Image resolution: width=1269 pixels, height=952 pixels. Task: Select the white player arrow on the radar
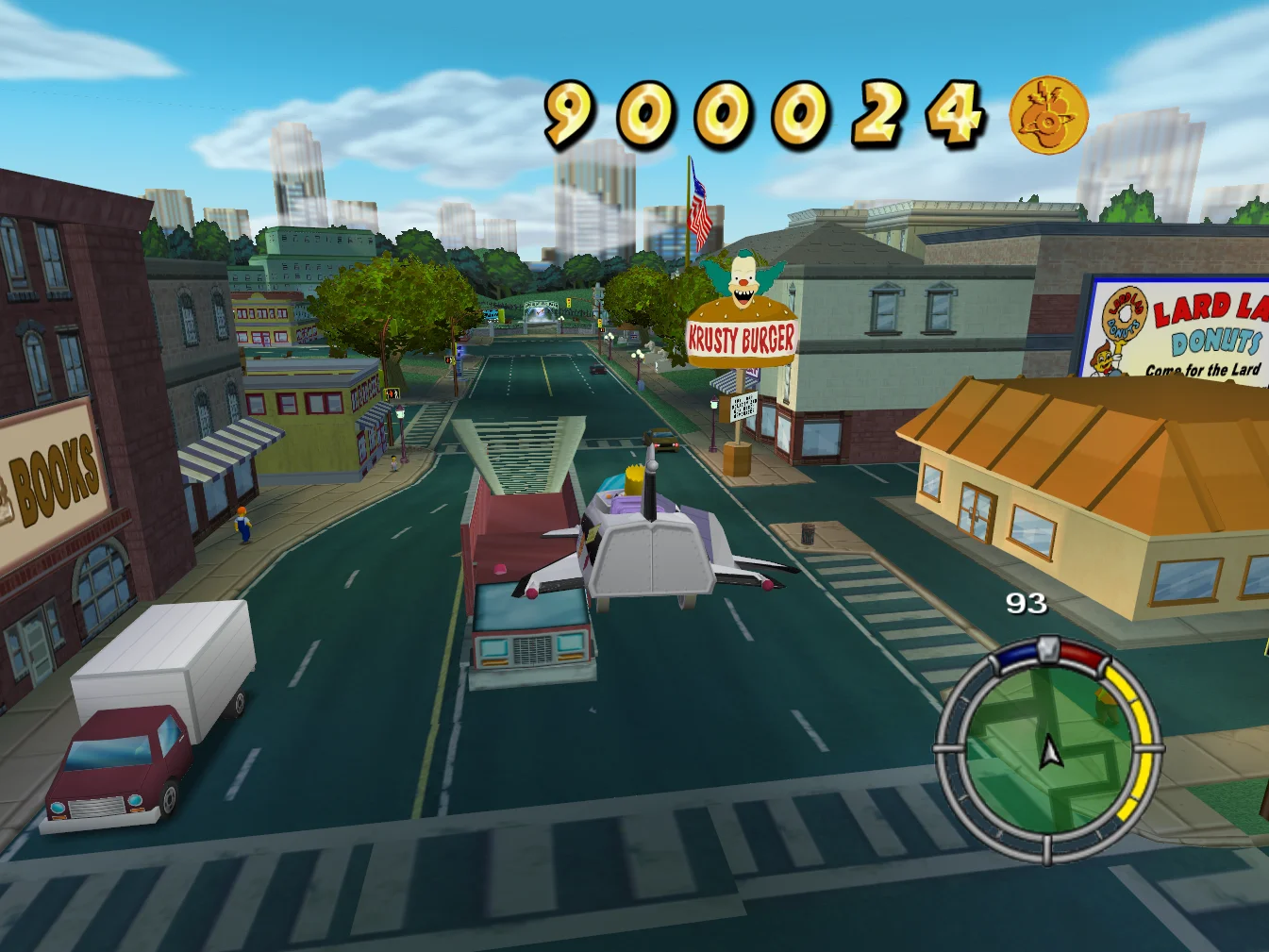pyautogui.click(x=1049, y=753)
